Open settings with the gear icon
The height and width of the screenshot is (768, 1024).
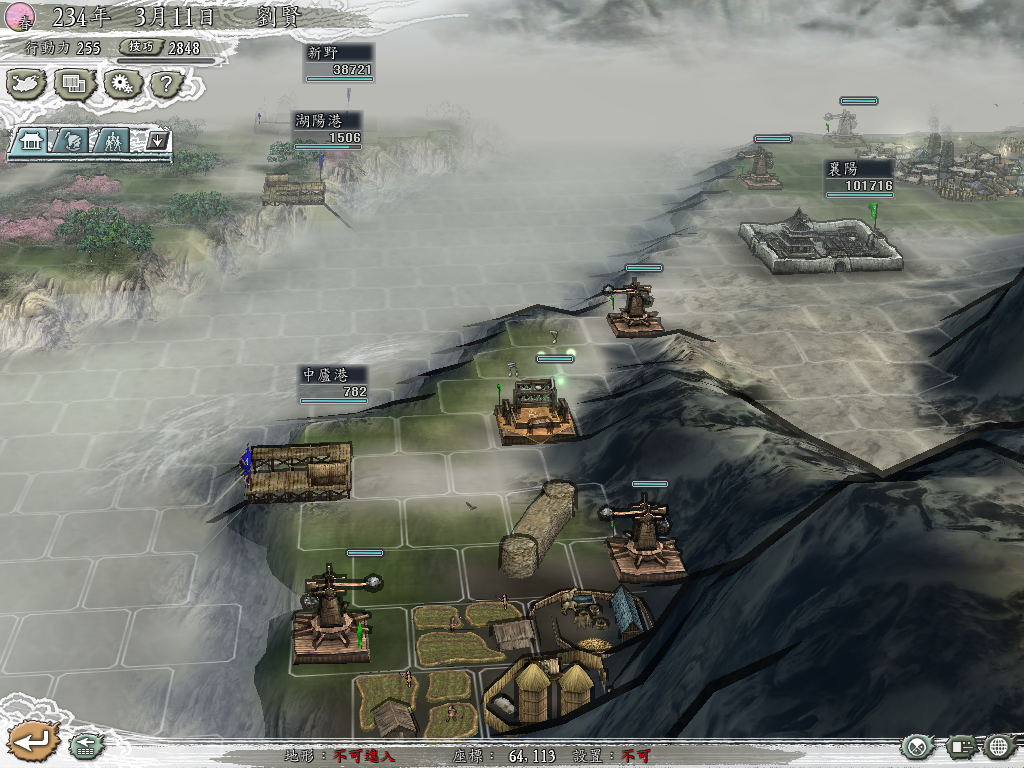122,84
